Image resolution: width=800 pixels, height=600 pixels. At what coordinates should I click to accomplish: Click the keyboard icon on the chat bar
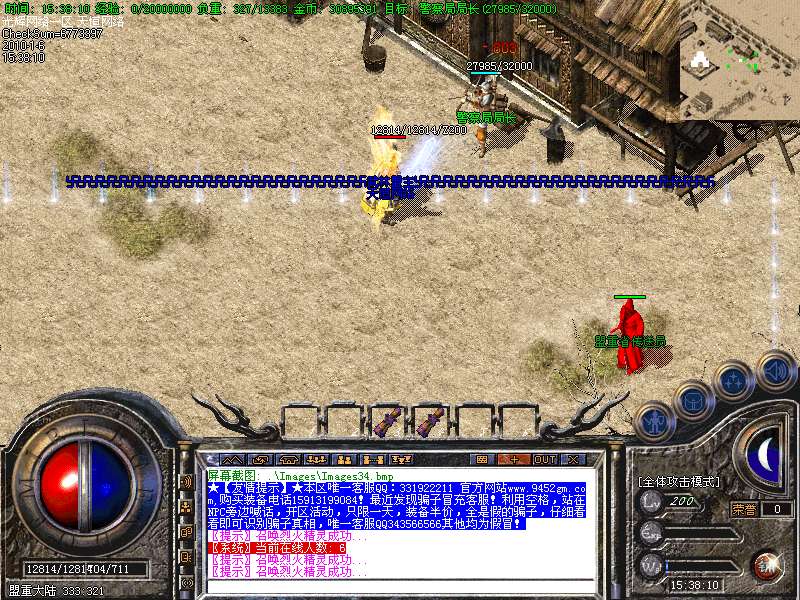(x=482, y=459)
